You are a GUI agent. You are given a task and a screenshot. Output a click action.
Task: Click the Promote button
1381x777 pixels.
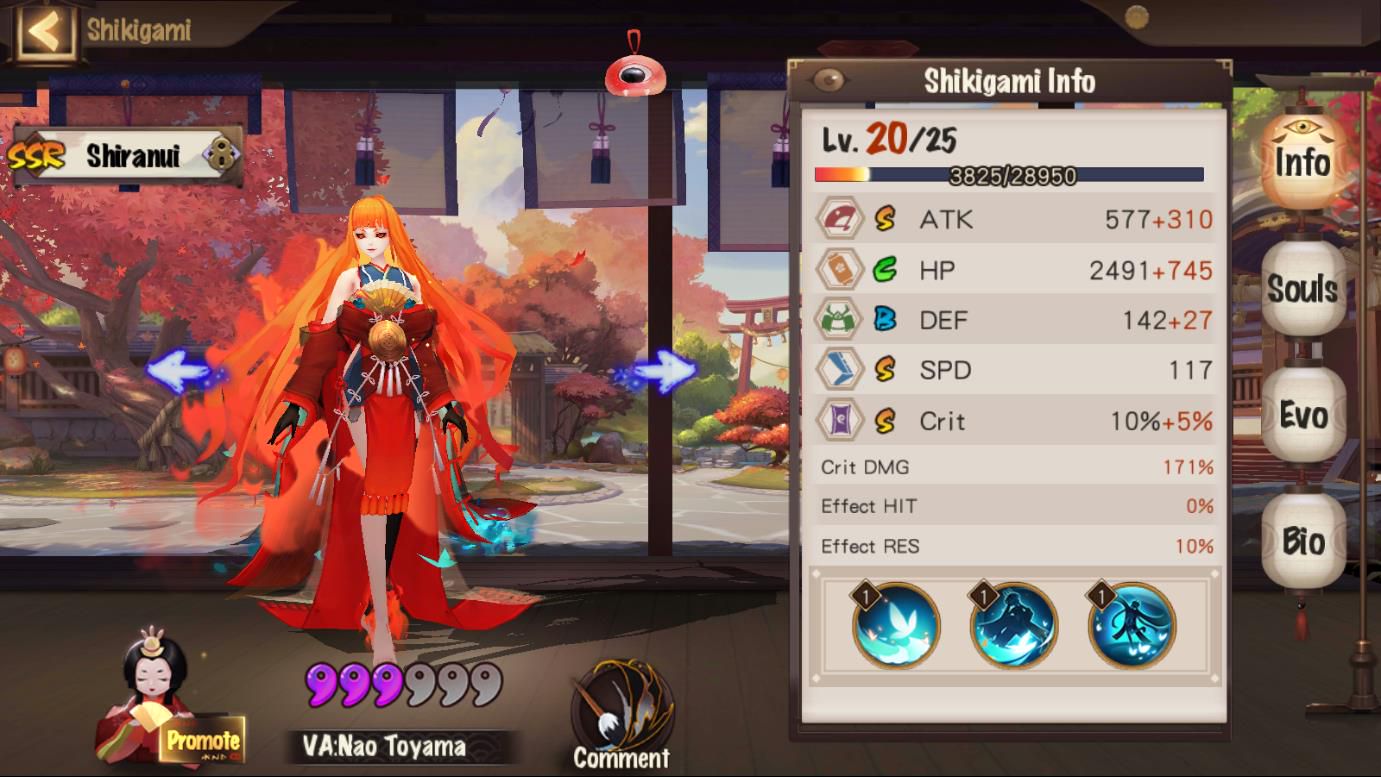203,741
